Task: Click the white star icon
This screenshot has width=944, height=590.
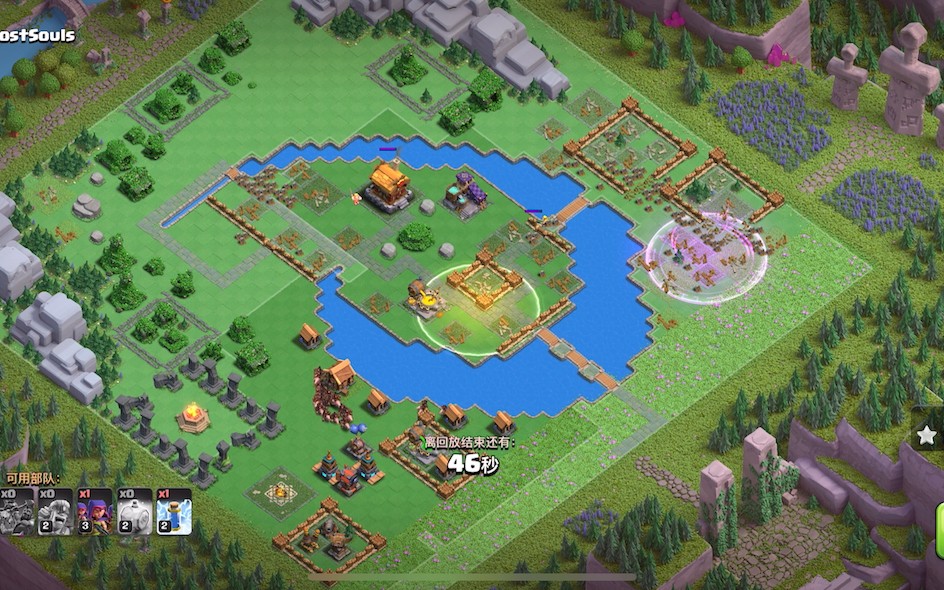Action: 927,435
